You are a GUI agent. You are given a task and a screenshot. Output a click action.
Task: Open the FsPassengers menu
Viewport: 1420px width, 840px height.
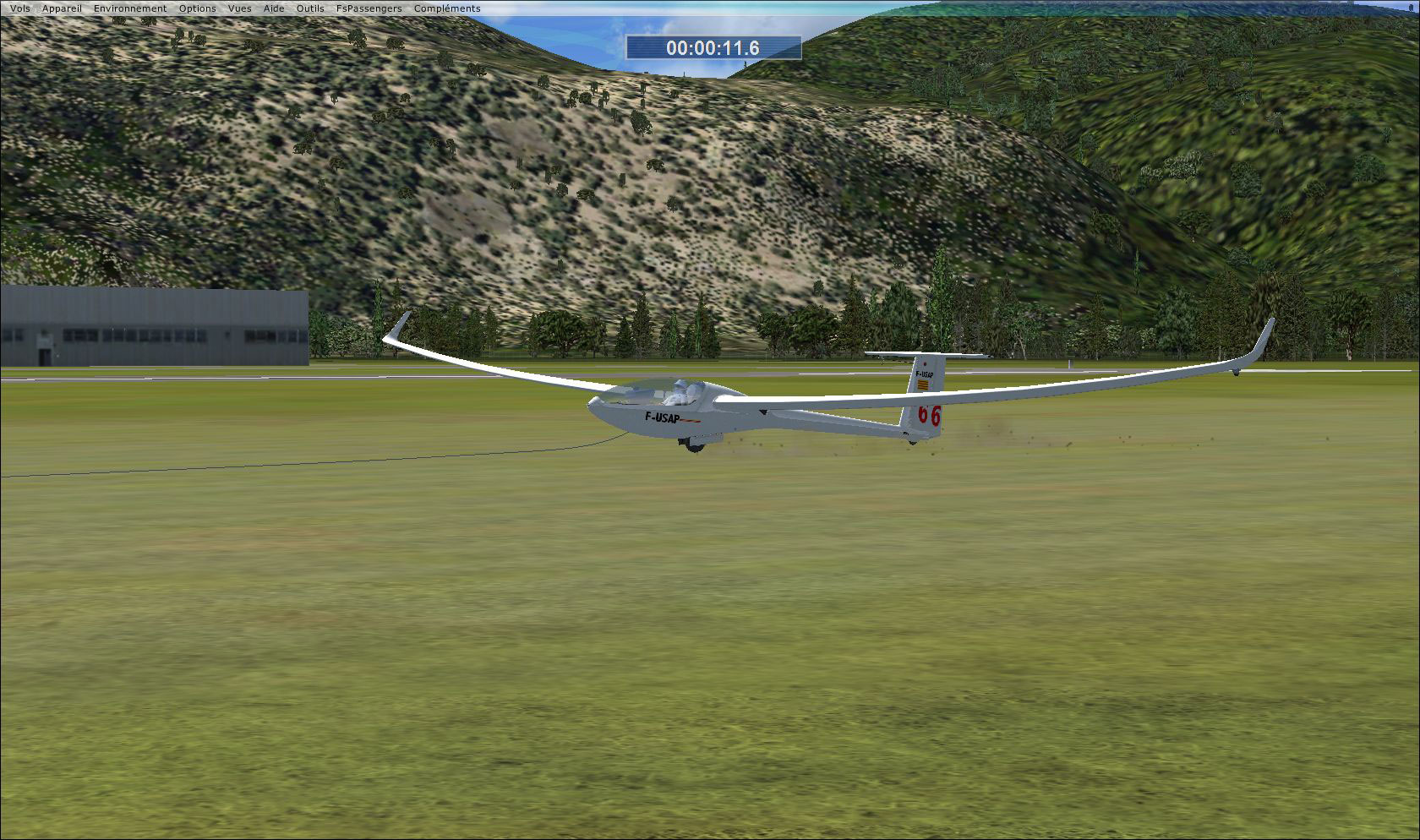pos(369,8)
